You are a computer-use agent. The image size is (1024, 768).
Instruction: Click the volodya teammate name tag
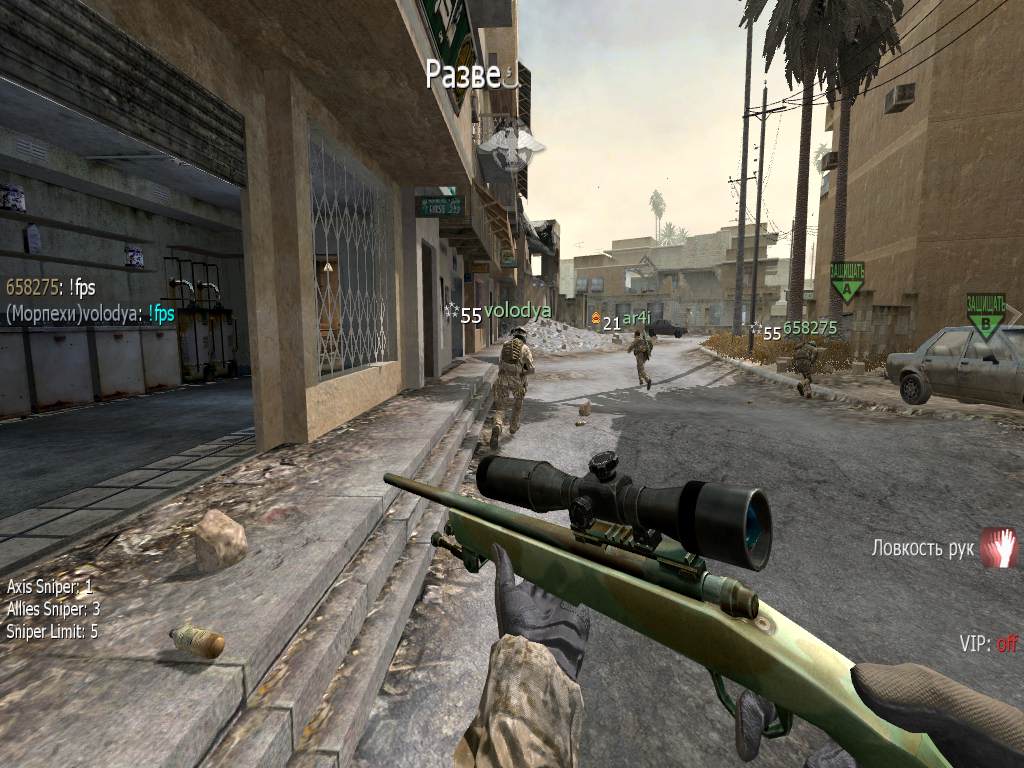tap(517, 311)
